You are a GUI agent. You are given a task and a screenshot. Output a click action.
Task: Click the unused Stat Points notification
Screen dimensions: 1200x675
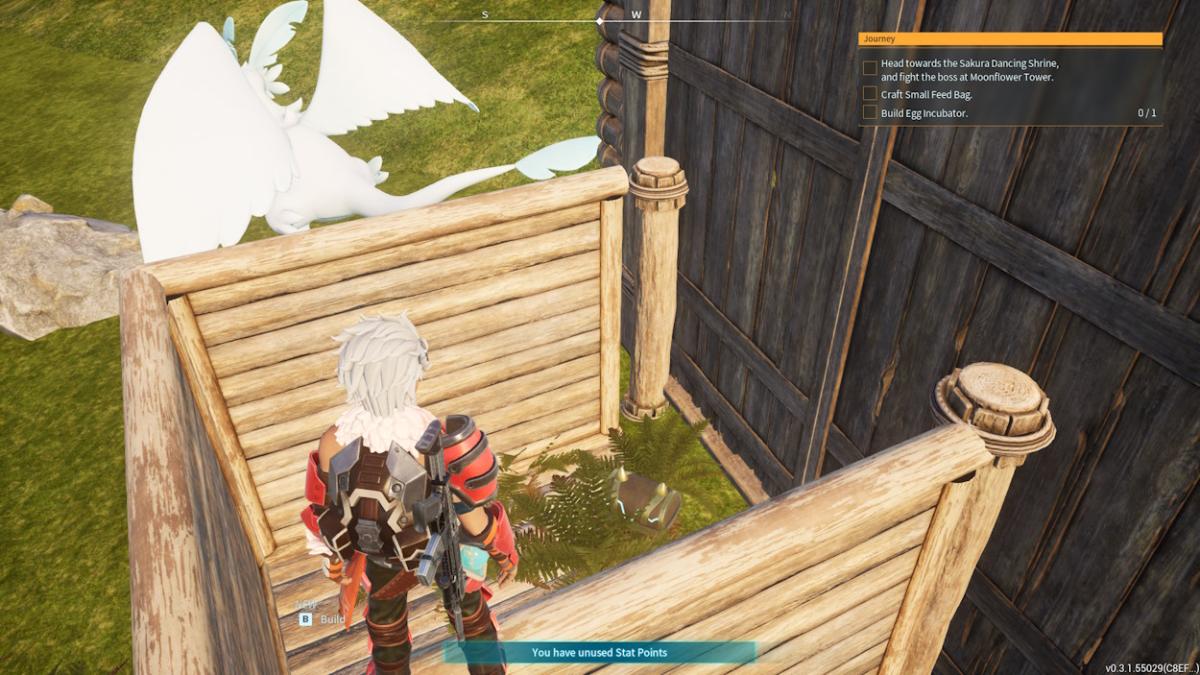point(599,653)
